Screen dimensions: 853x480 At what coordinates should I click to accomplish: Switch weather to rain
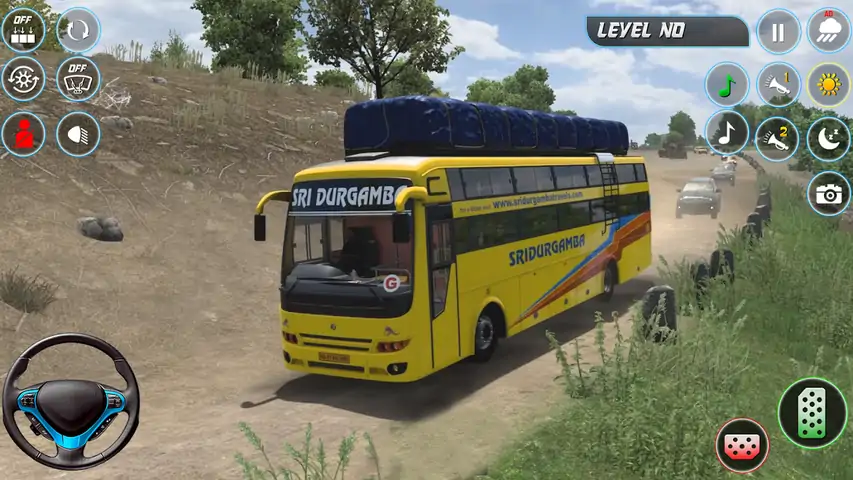coord(829,31)
